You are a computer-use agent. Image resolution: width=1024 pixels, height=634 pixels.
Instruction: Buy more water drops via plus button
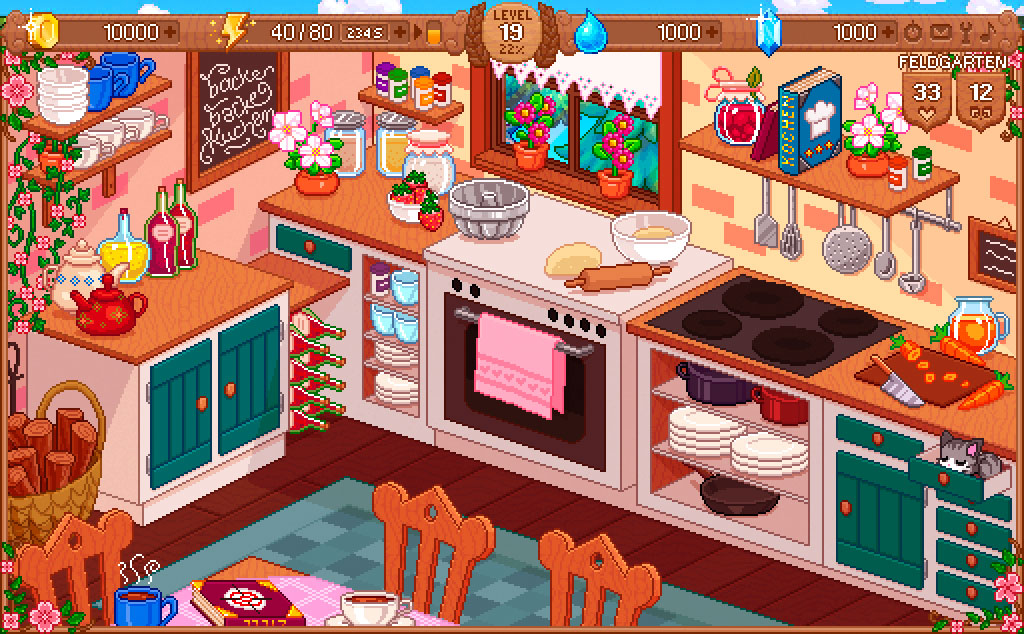pyautogui.click(x=711, y=32)
